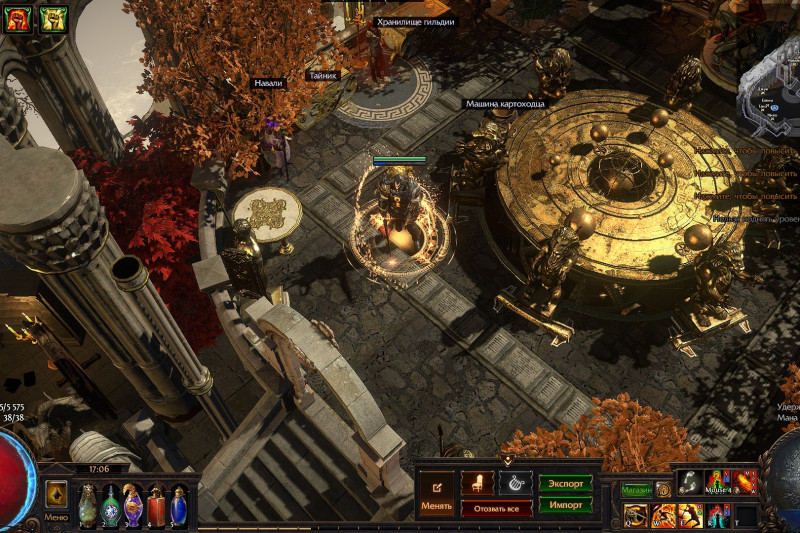Use the green round flask
The height and width of the screenshot is (533, 800).
pyautogui.click(x=110, y=505)
